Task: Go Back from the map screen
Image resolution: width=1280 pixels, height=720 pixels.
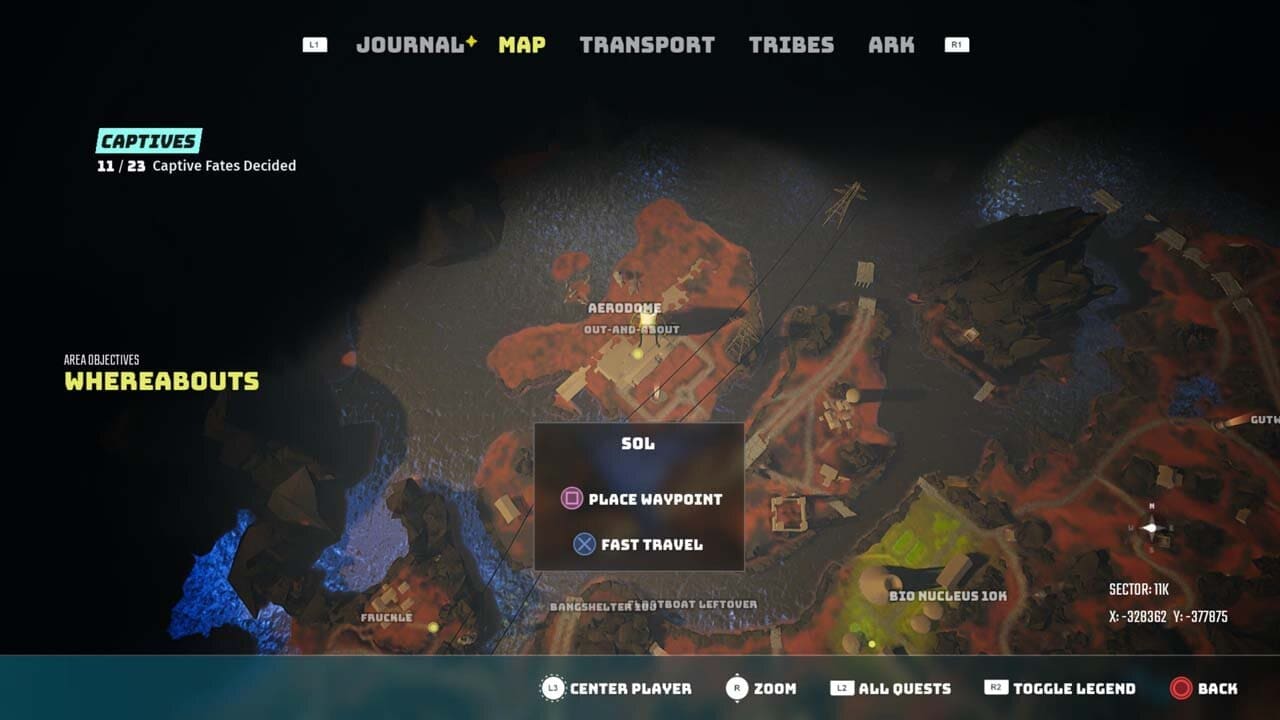Action: [1204, 688]
